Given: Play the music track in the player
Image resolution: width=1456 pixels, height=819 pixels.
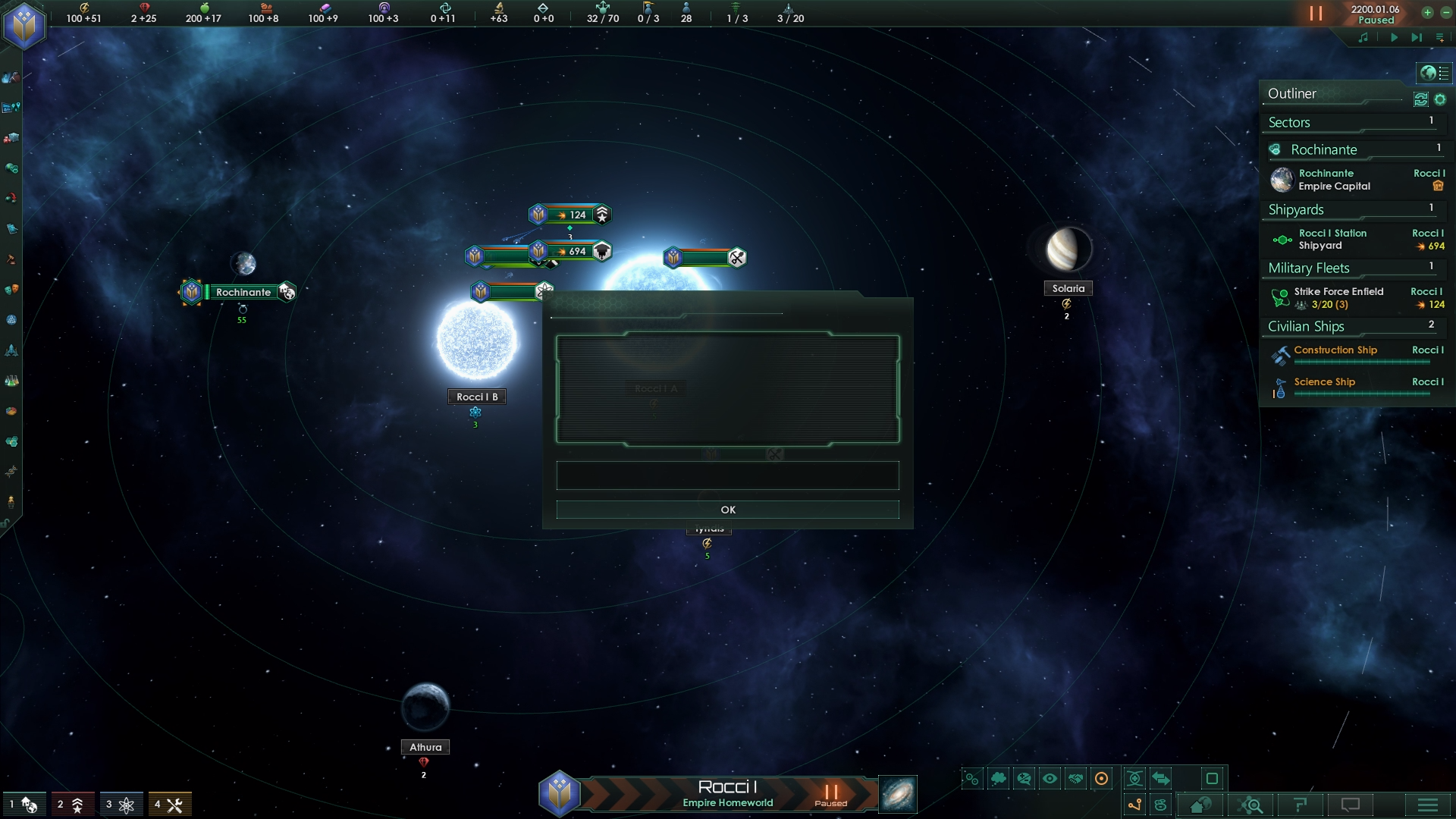Looking at the screenshot, I should point(1394,37).
